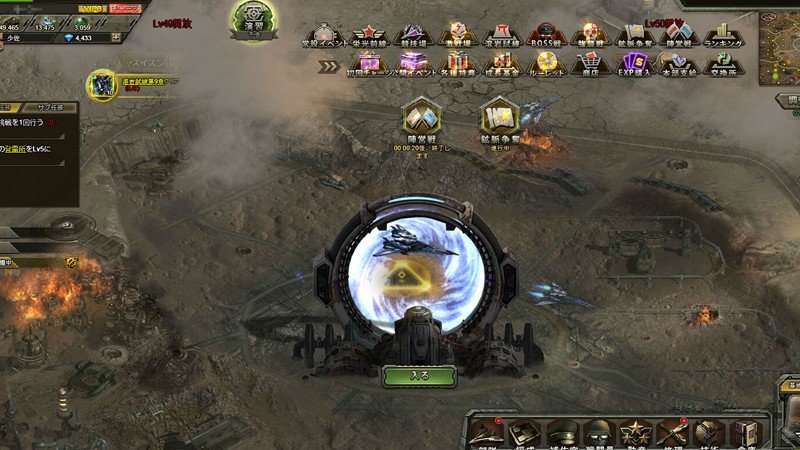Screen dimensions: 800x450
Task: Click the red チャージ charge button
Action: tap(125, 7)
